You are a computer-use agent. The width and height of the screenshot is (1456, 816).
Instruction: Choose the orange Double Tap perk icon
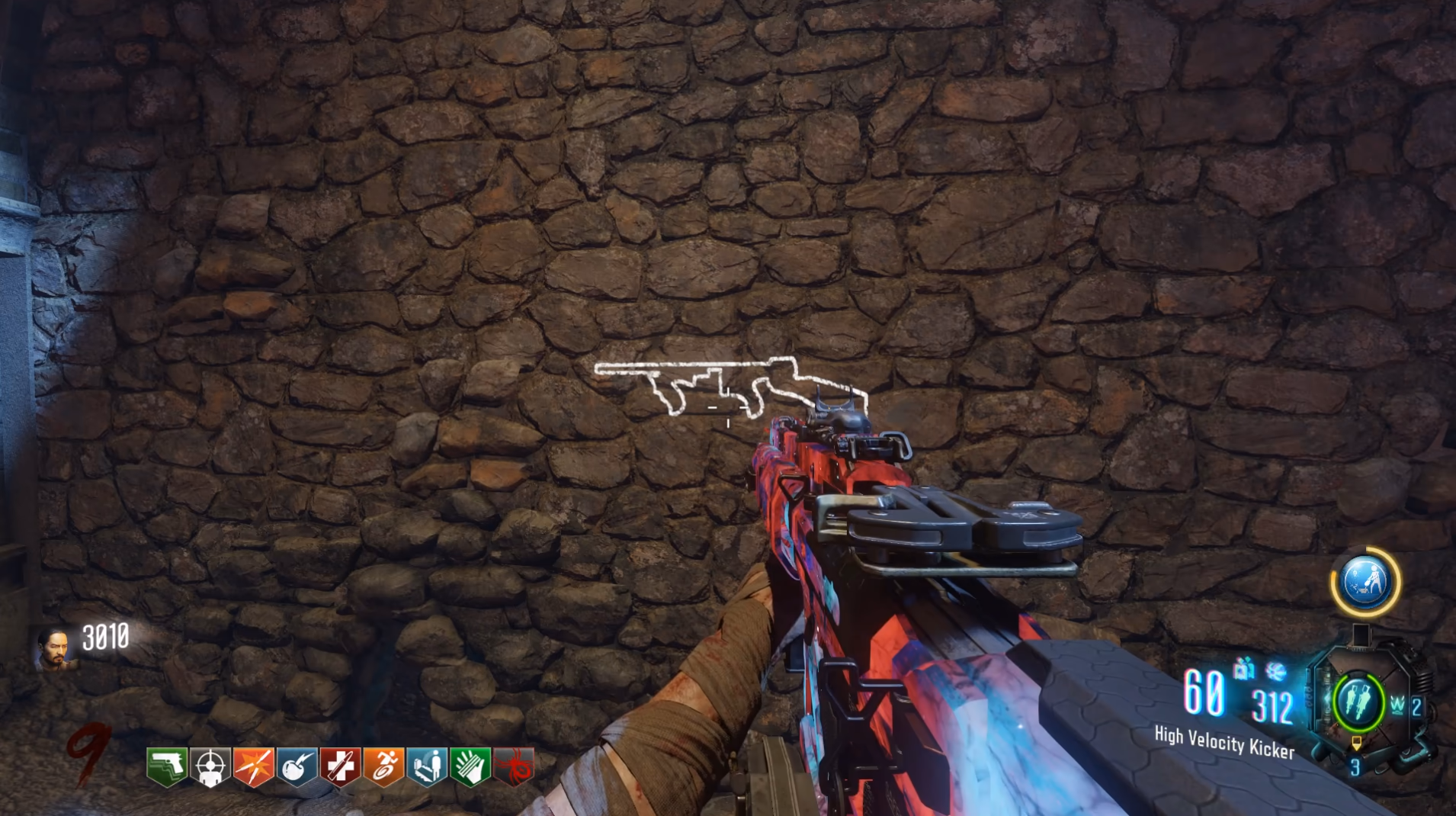click(x=253, y=766)
